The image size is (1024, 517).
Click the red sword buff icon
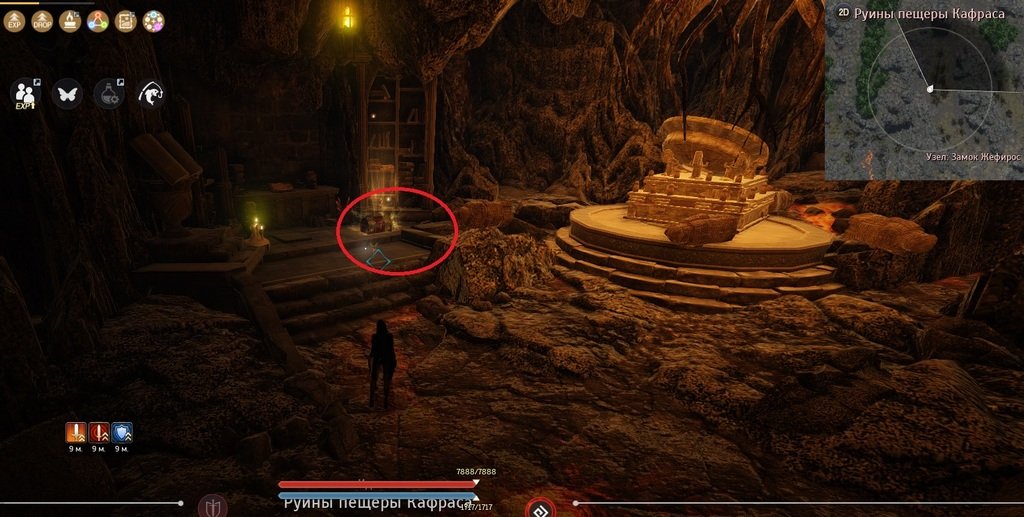tap(99, 432)
